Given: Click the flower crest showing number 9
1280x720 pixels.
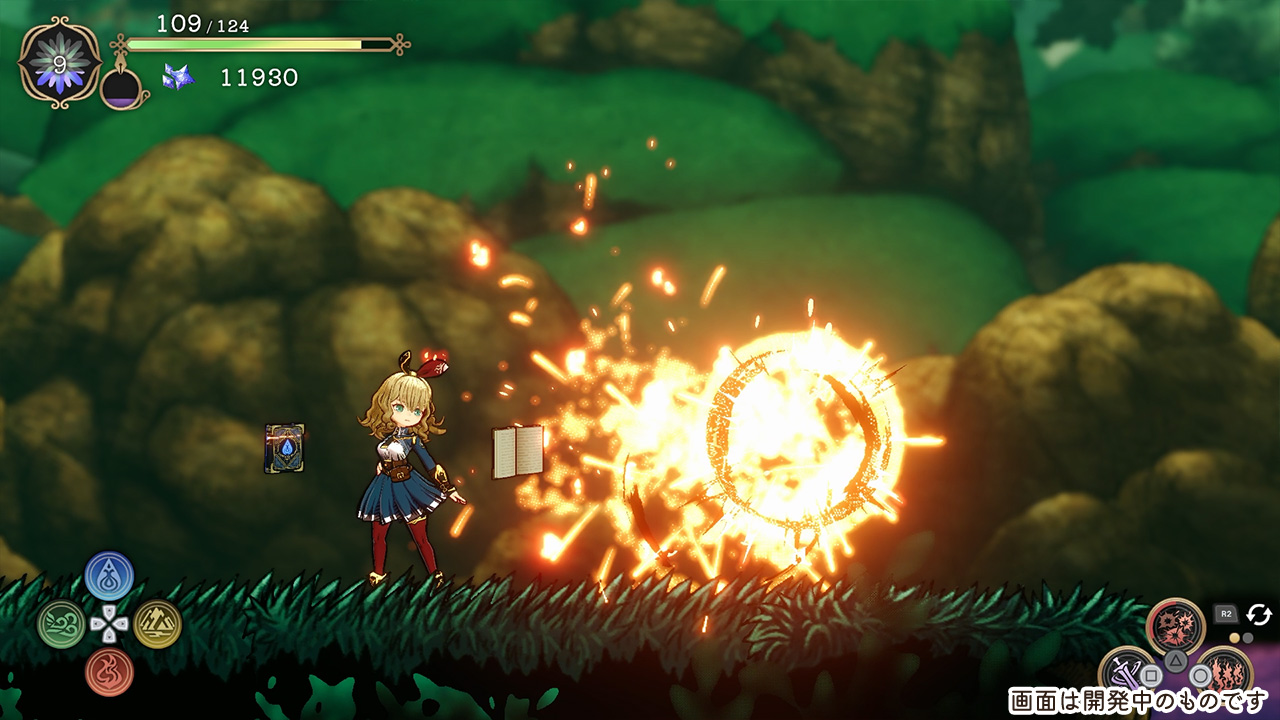Looking at the screenshot, I should 59,62.
